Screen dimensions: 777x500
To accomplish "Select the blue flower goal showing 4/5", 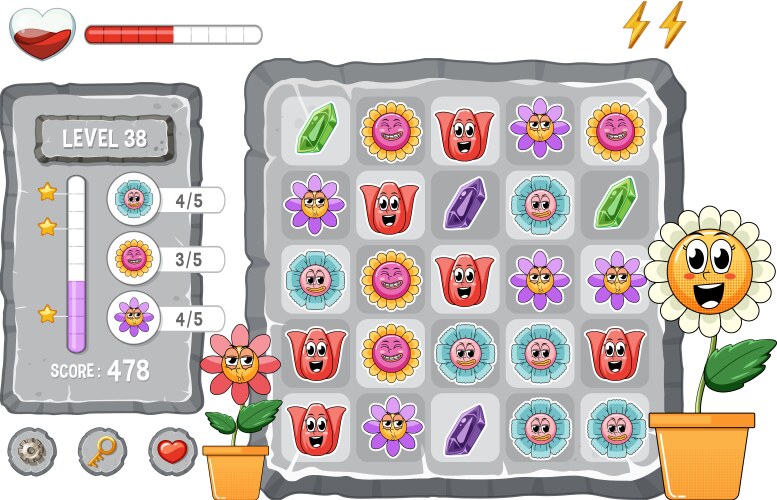I will click(x=133, y=199).
